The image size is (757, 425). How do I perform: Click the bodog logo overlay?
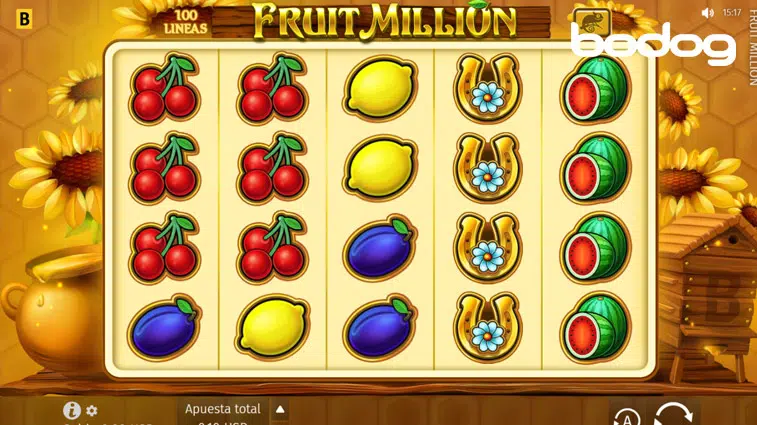(x=653, y=45)
